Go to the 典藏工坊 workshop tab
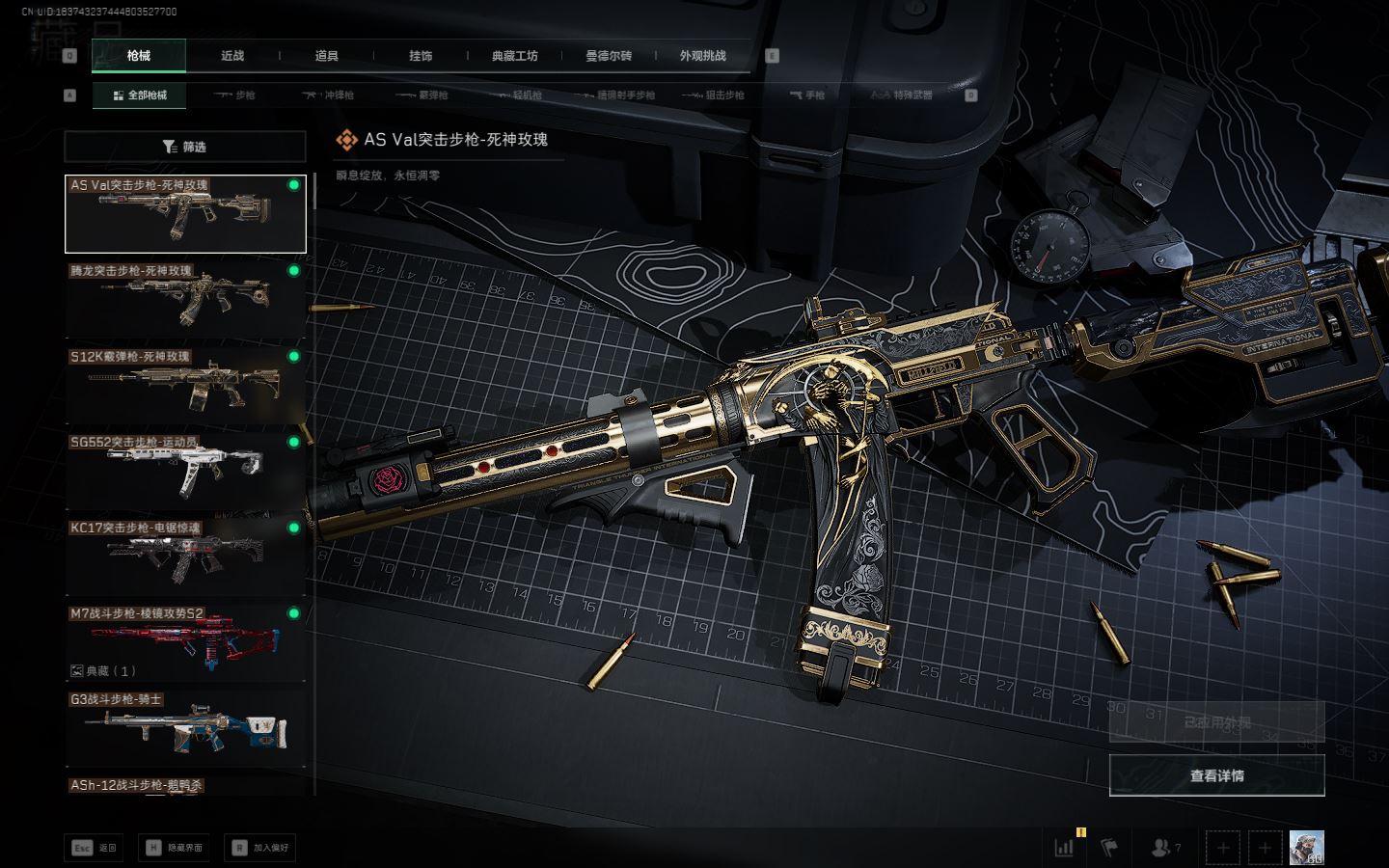 tap(514, 56)
